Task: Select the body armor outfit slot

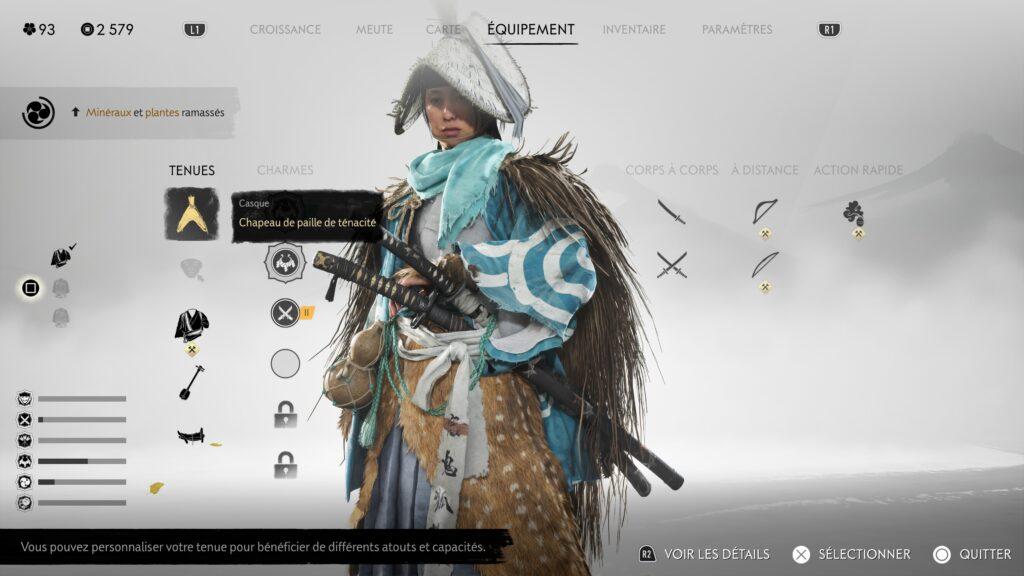Action: pos(192,324)
